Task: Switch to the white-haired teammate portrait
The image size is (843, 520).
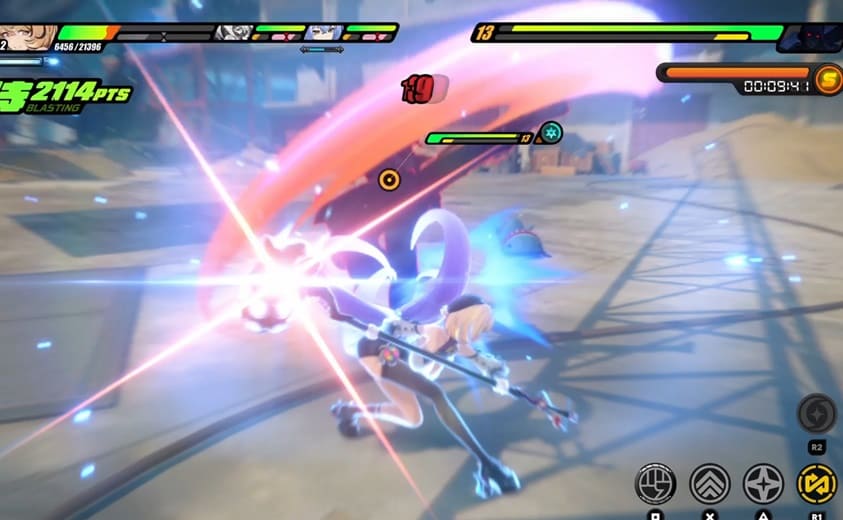Action: click(x=232, y=33)
